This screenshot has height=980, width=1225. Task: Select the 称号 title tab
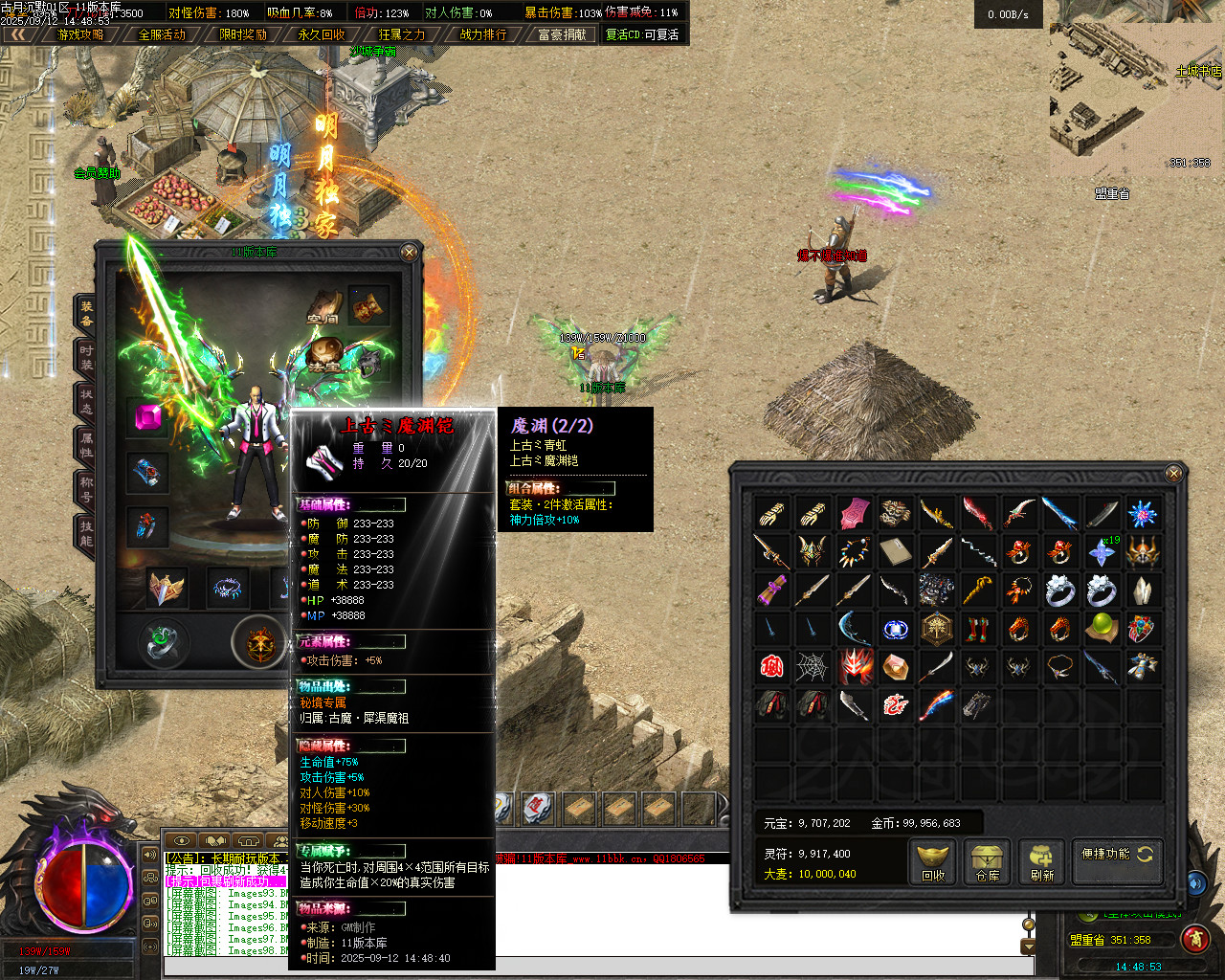pyautogui.click(x=86, y=489)
